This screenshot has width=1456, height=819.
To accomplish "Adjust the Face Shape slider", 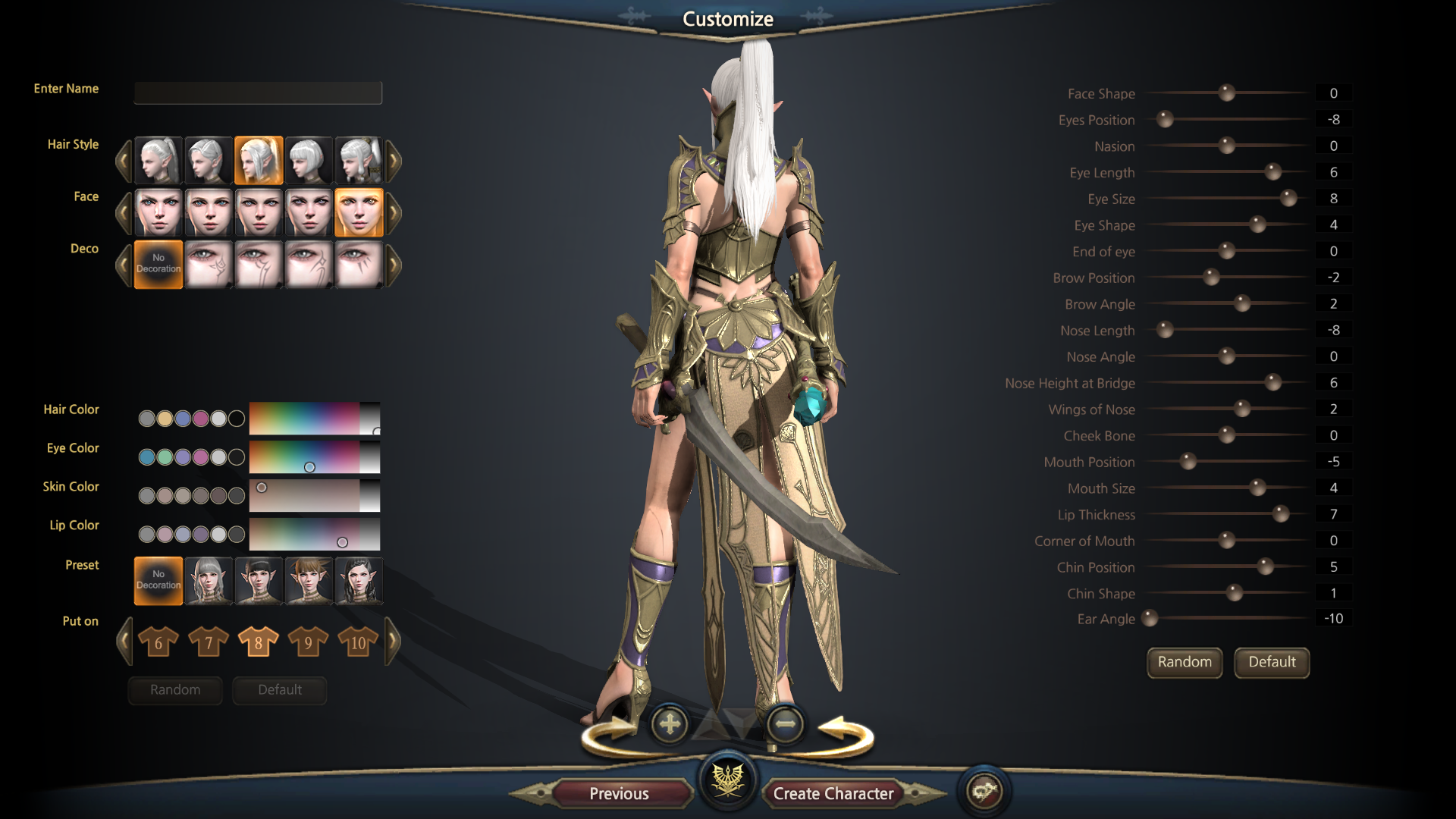I will coord(1226,93).
